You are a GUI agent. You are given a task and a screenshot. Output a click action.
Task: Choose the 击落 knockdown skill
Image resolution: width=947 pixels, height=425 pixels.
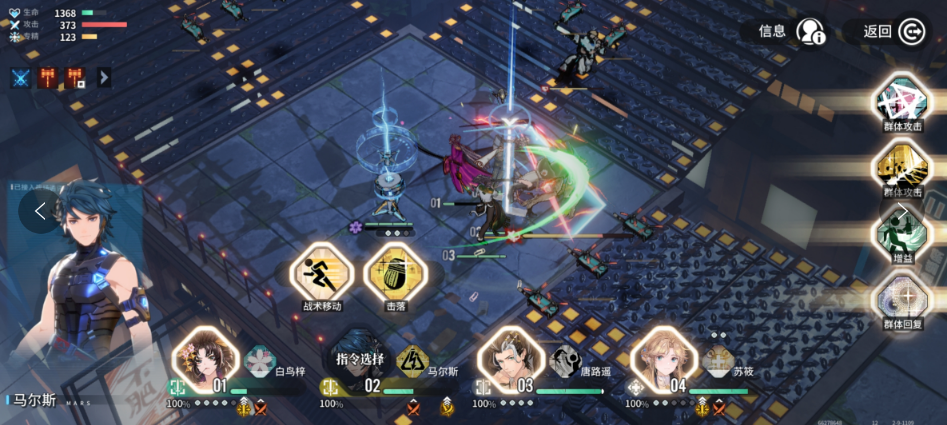pyautogui.click(x=395, y=272)
